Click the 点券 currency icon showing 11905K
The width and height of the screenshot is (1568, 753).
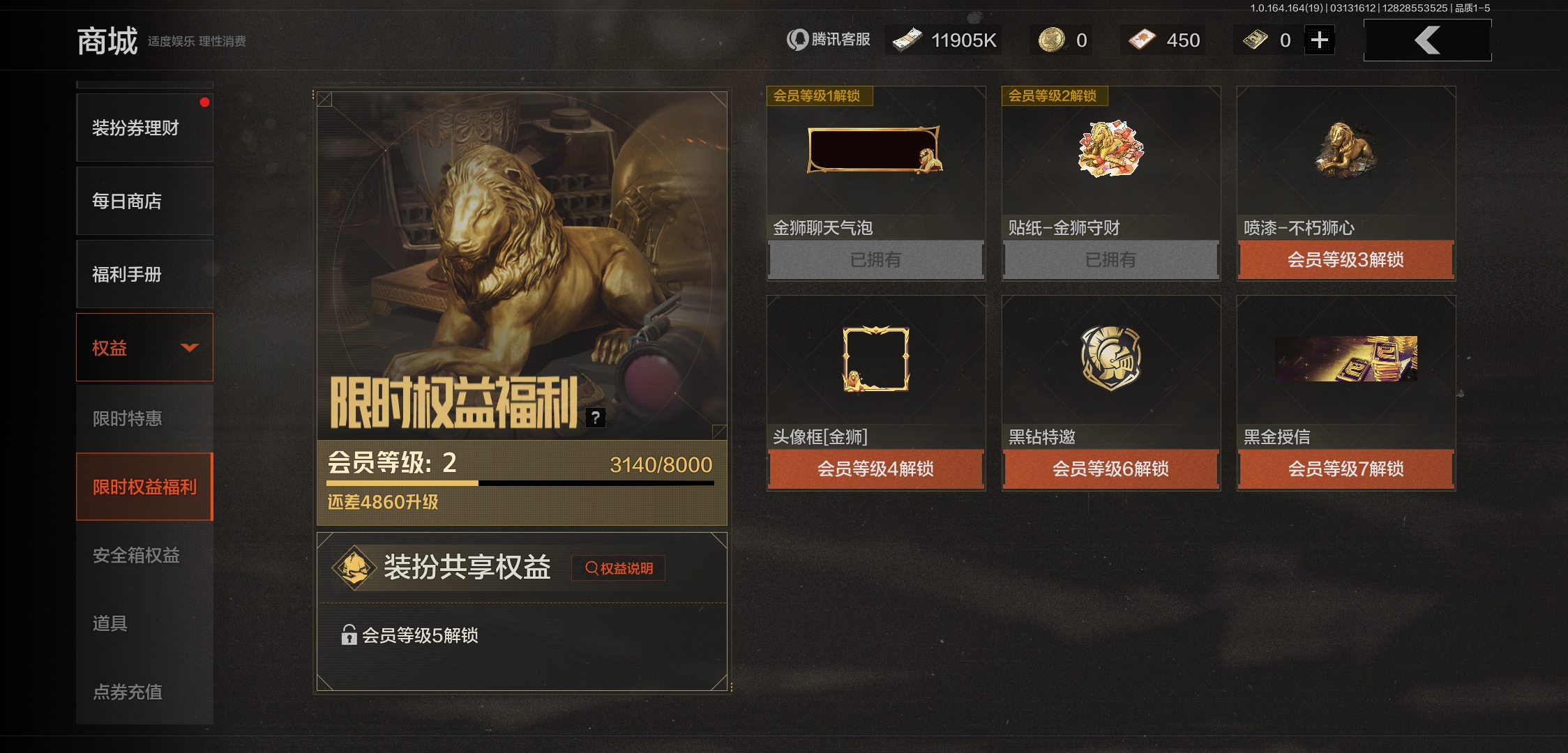(908, 40)
